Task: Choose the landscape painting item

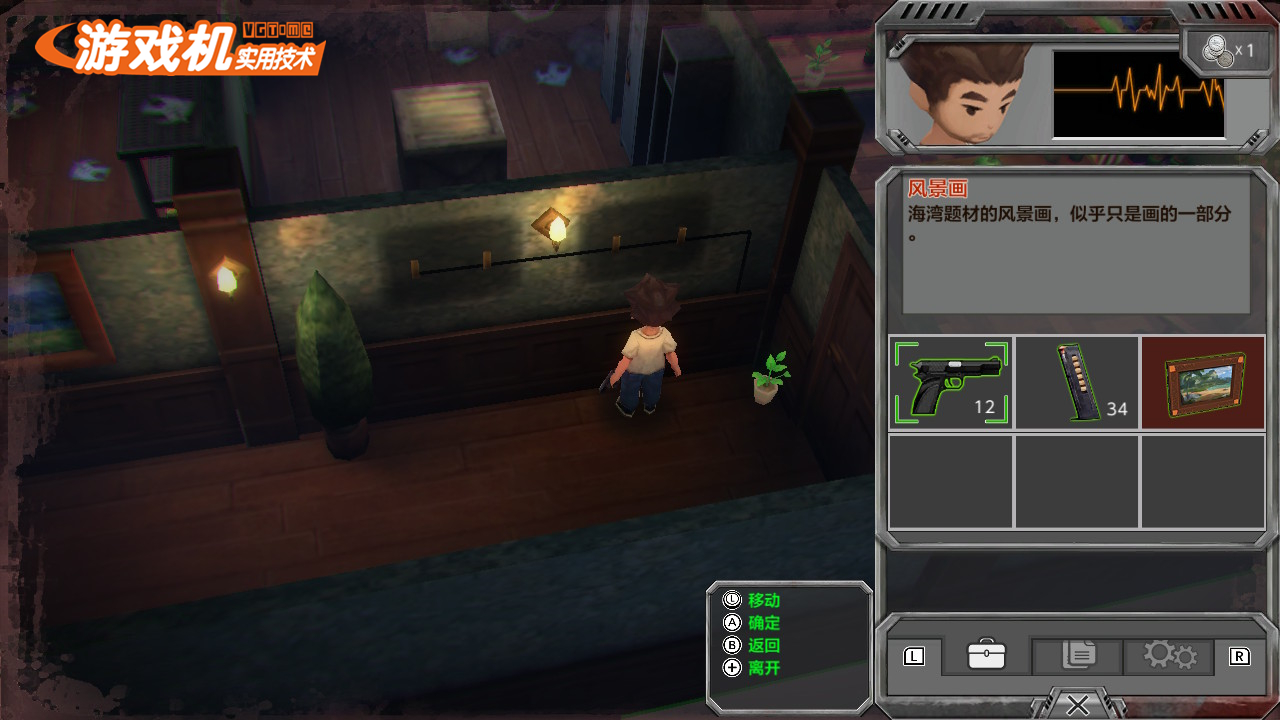Action: point(1203,383)
